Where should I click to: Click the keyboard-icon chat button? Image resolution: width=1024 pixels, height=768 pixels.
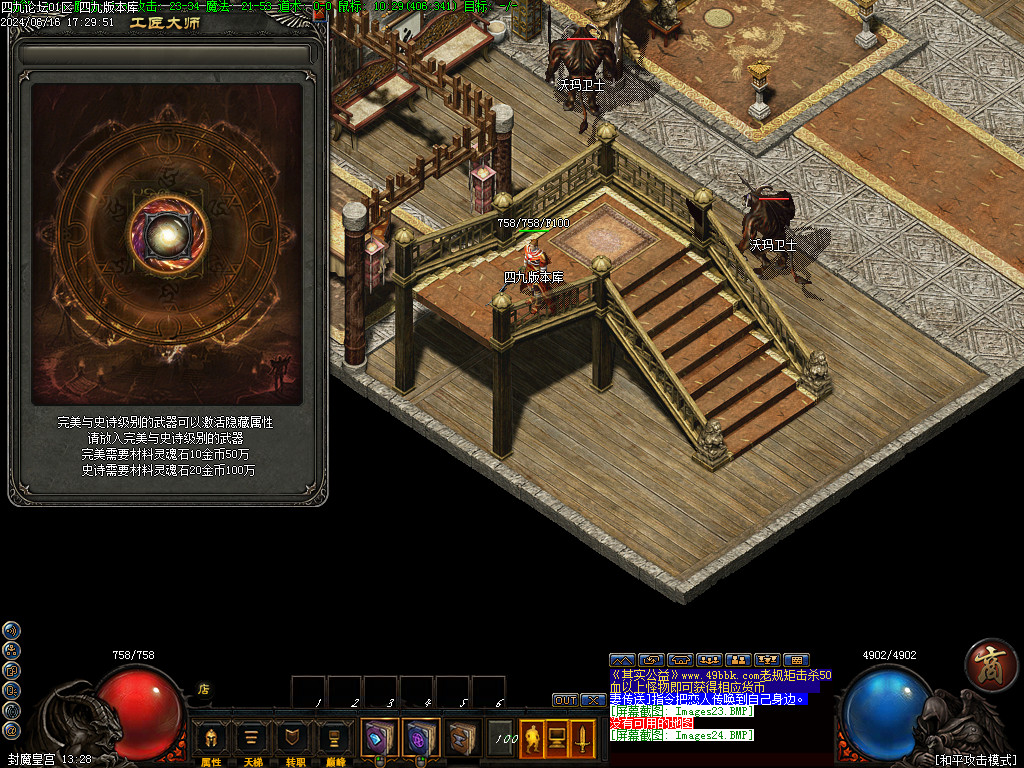click(796, 660)
